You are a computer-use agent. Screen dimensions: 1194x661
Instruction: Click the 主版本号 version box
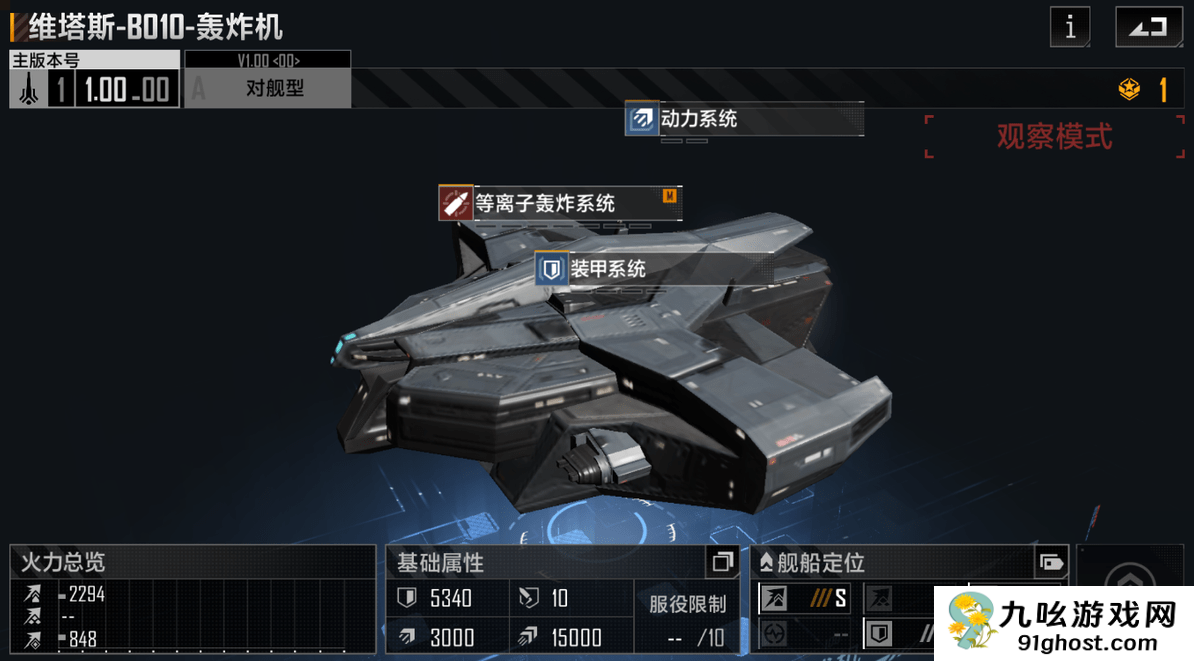[95, 80]
